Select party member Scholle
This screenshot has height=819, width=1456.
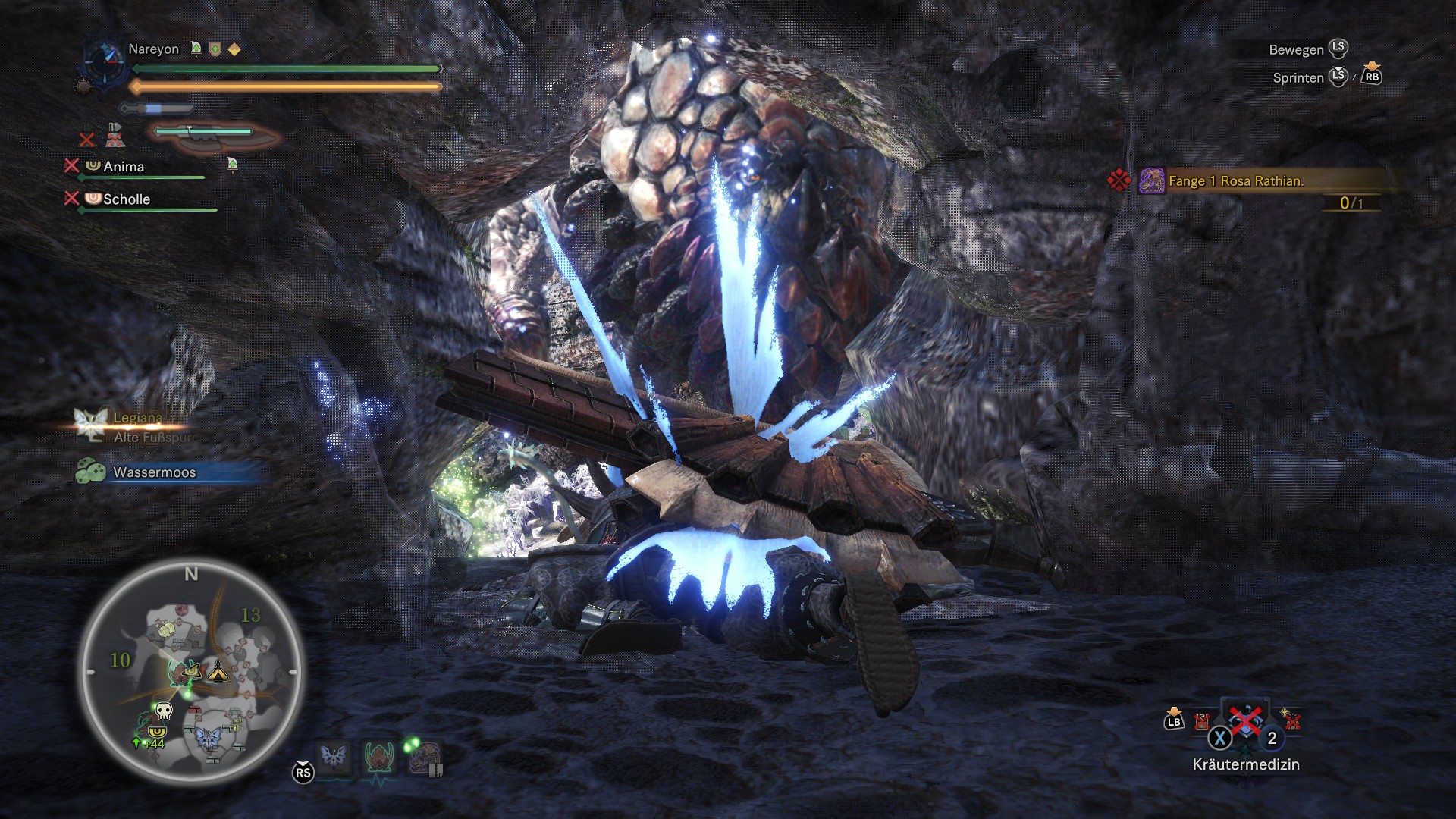point(127,199)
